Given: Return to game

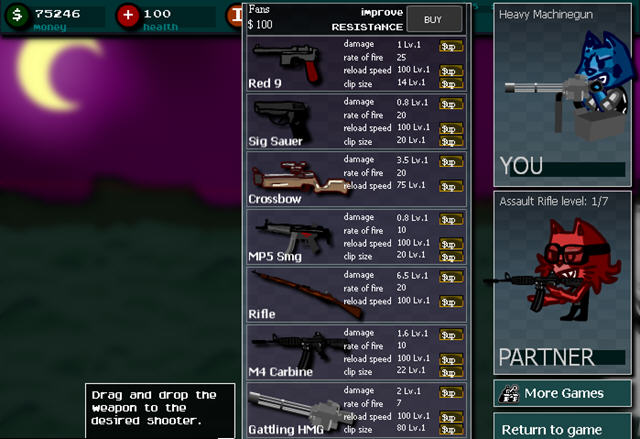Looking at the screenshot, I should (x=564, y=428).
